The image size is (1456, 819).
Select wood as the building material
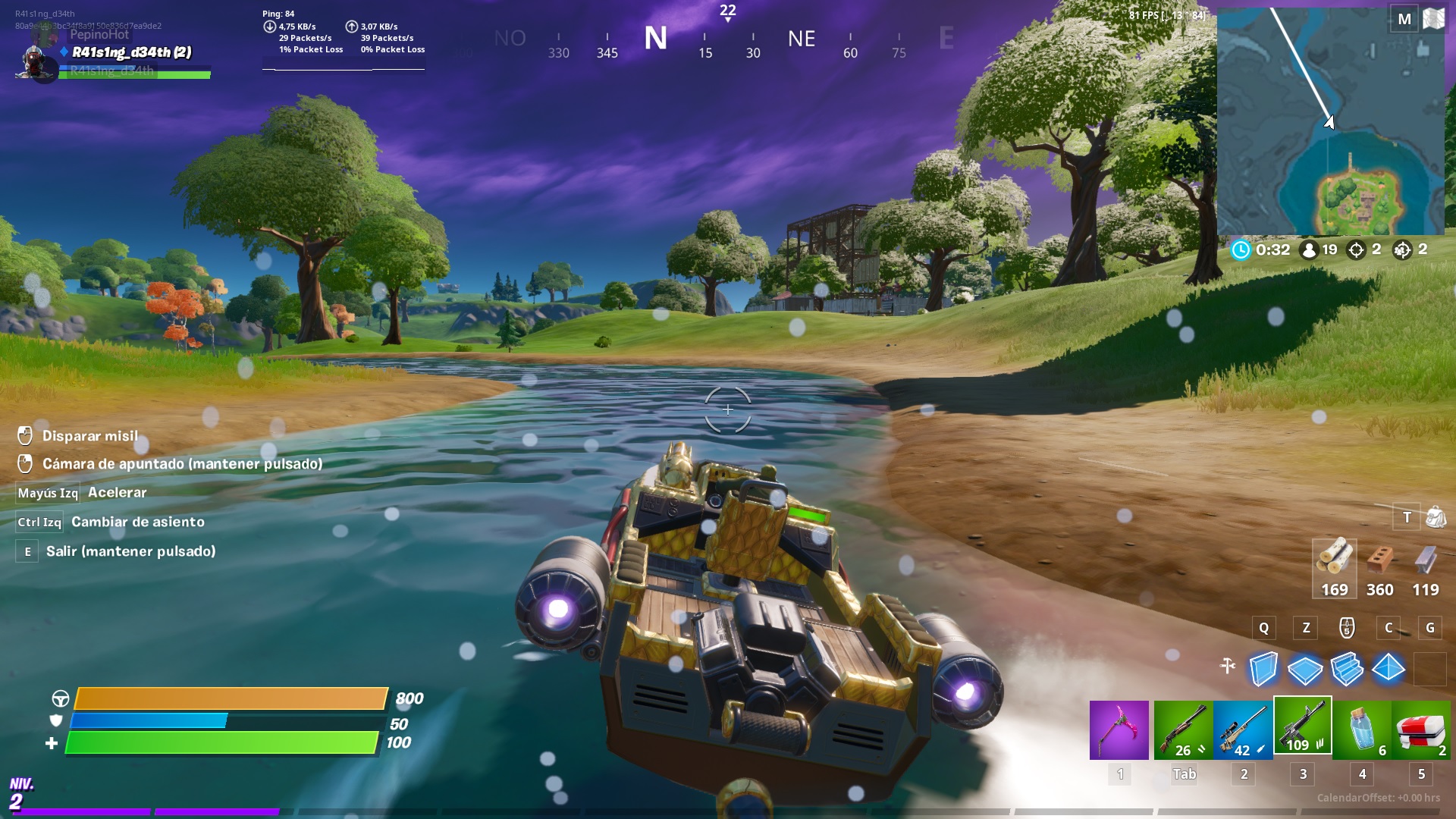[1334, 569]
